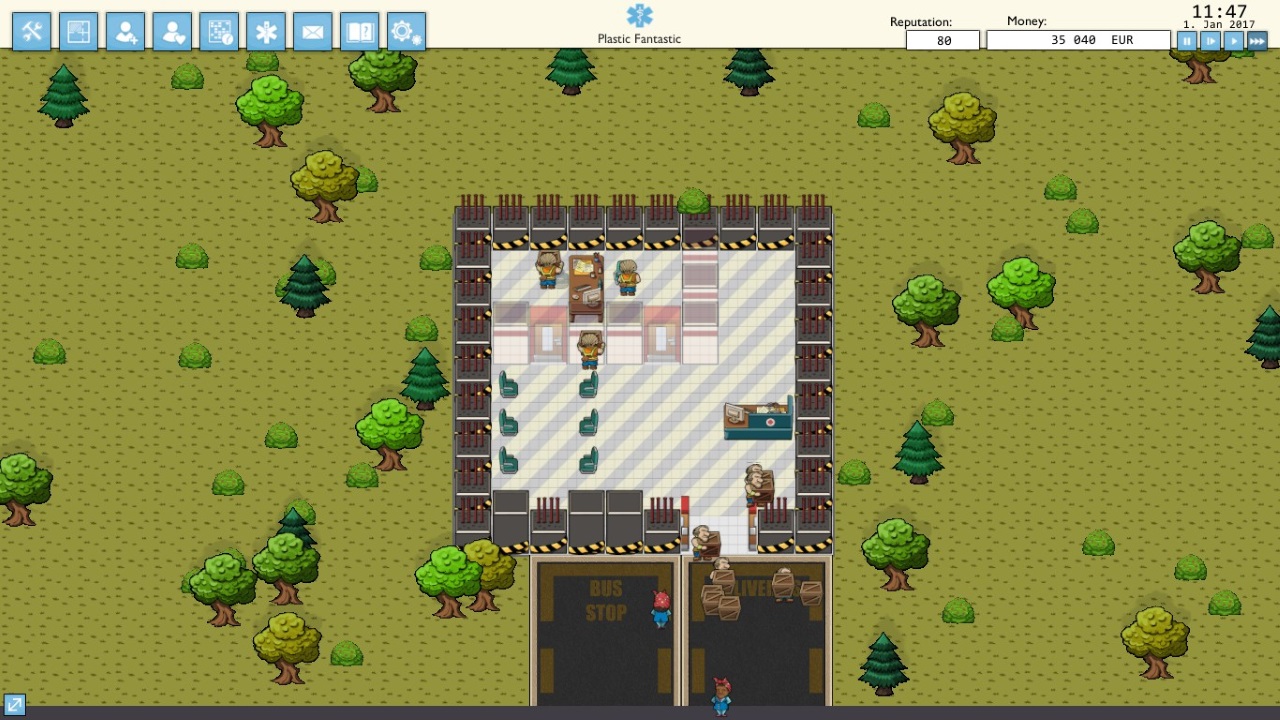Screen dimensions: 1280x720
Task: Set game speed to normal play
Action: pyautogui.click(x=1234, y=41)
